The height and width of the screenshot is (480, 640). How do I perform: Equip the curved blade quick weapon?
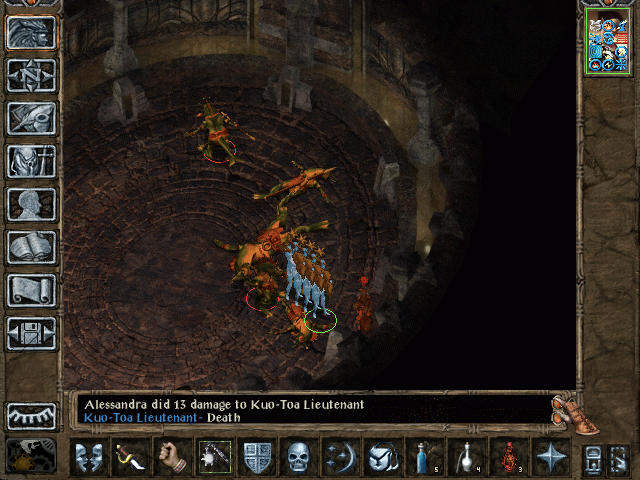[x=130, y=457]
